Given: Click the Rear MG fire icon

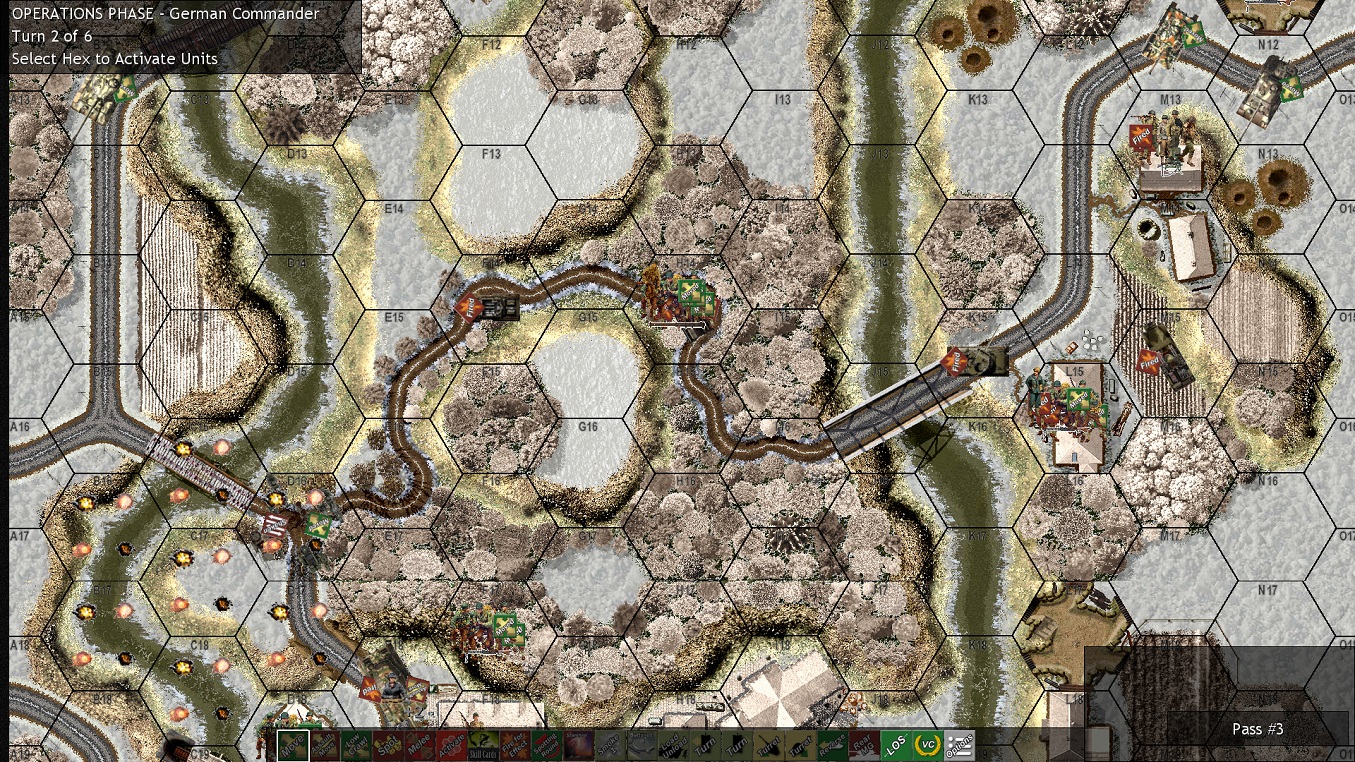Looking at the screenshot, I should click(x=864, y=745).
